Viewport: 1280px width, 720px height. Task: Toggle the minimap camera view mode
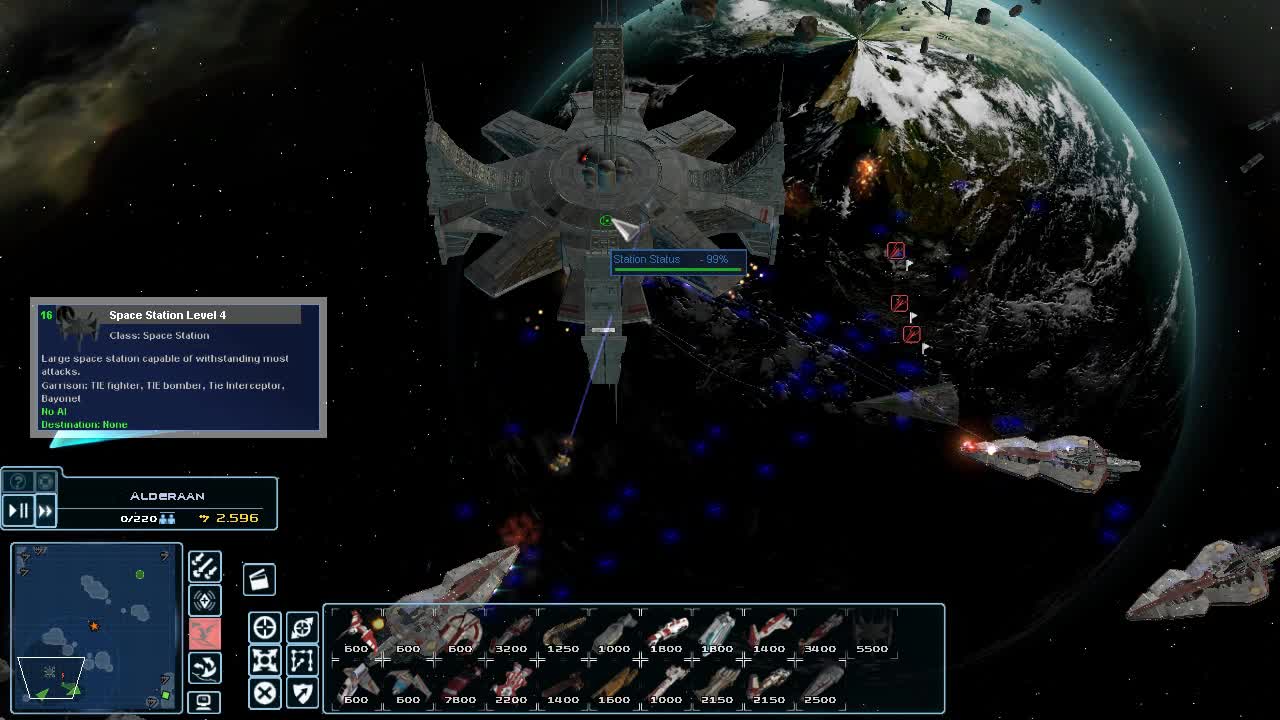tap(204, 702)
